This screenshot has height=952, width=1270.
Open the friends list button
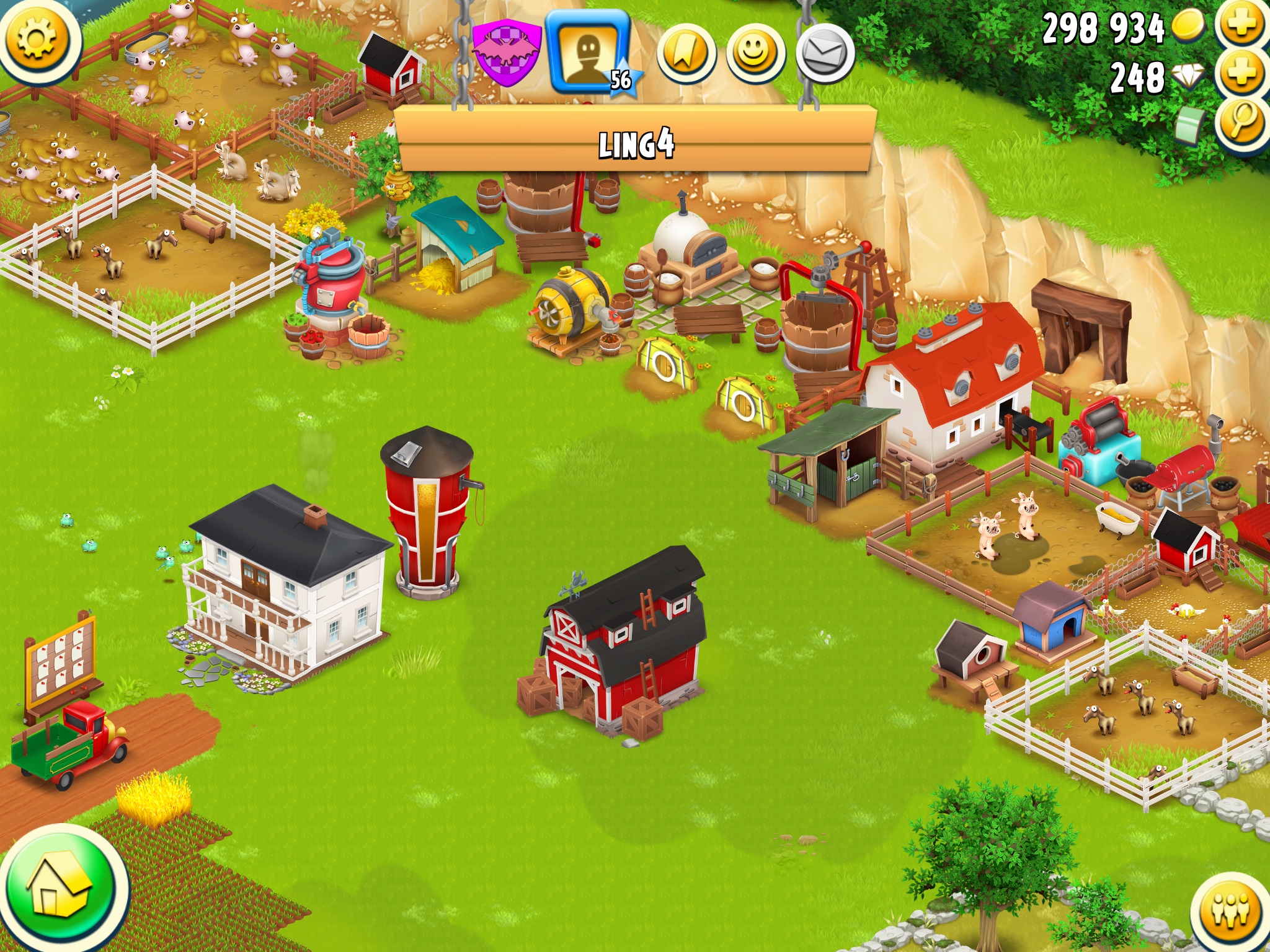point(1232,911)
